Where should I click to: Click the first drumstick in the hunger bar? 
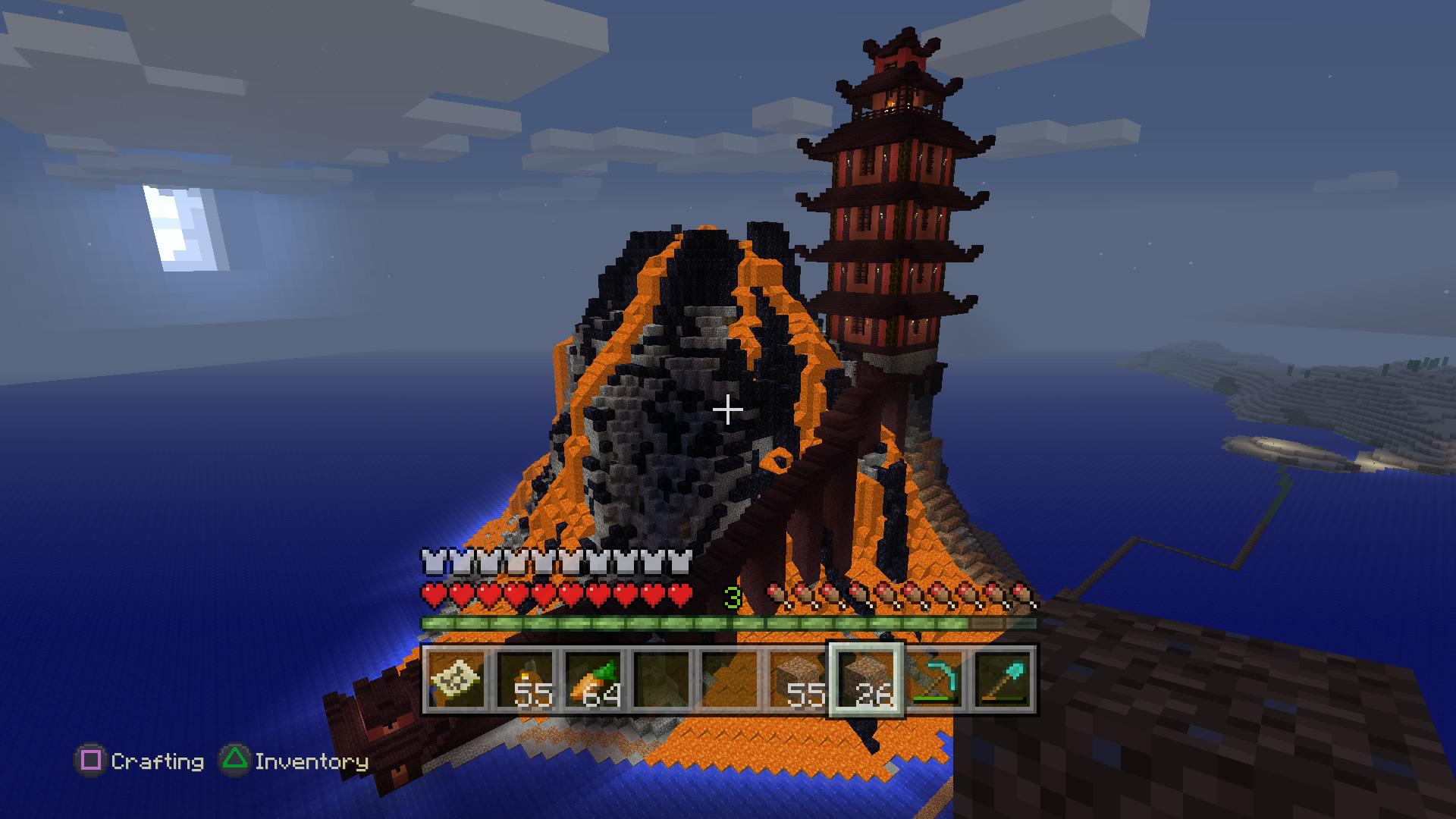click(773, 593)
